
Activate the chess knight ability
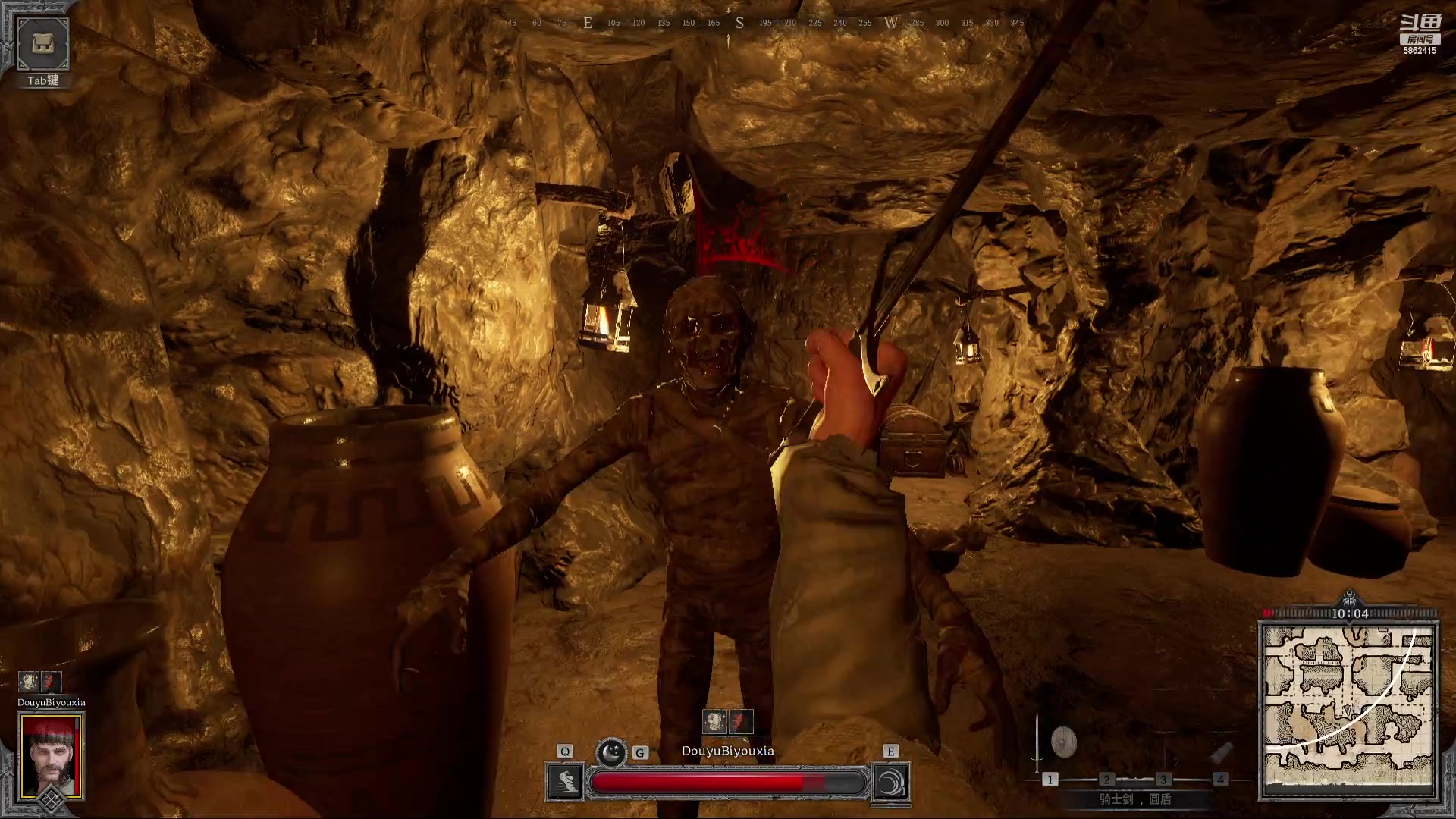[x=565, y=782]
